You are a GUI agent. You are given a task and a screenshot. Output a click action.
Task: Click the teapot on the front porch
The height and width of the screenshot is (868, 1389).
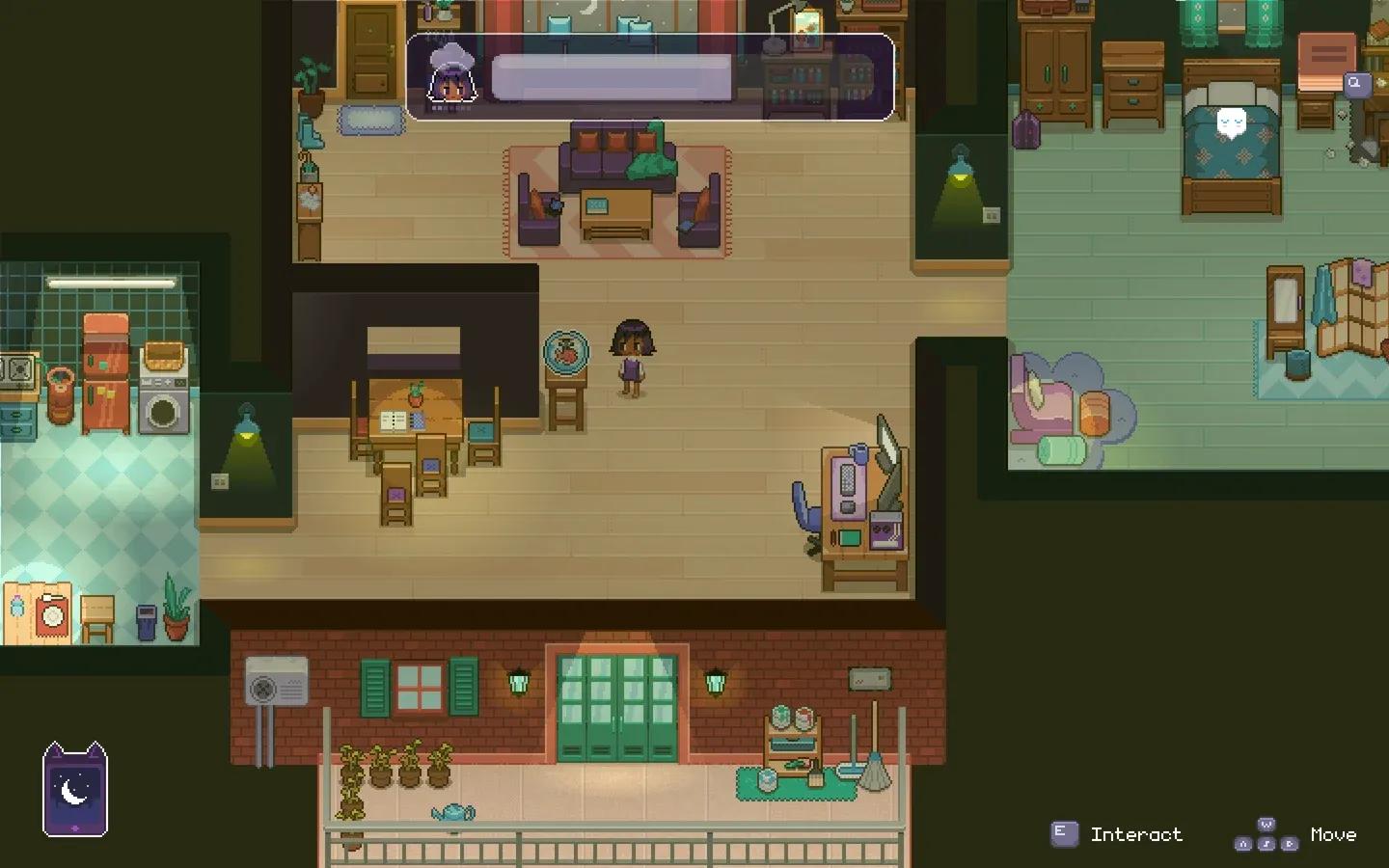pos(453,810)
